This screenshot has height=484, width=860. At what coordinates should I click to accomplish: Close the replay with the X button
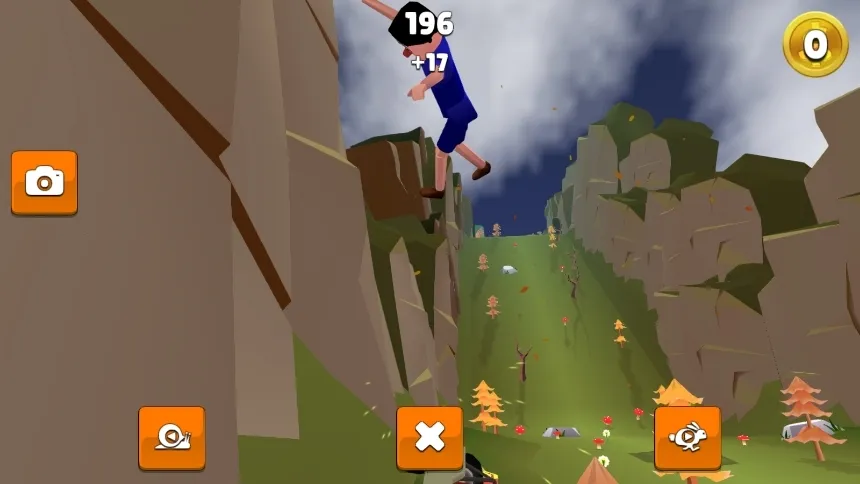coord(430,437)
